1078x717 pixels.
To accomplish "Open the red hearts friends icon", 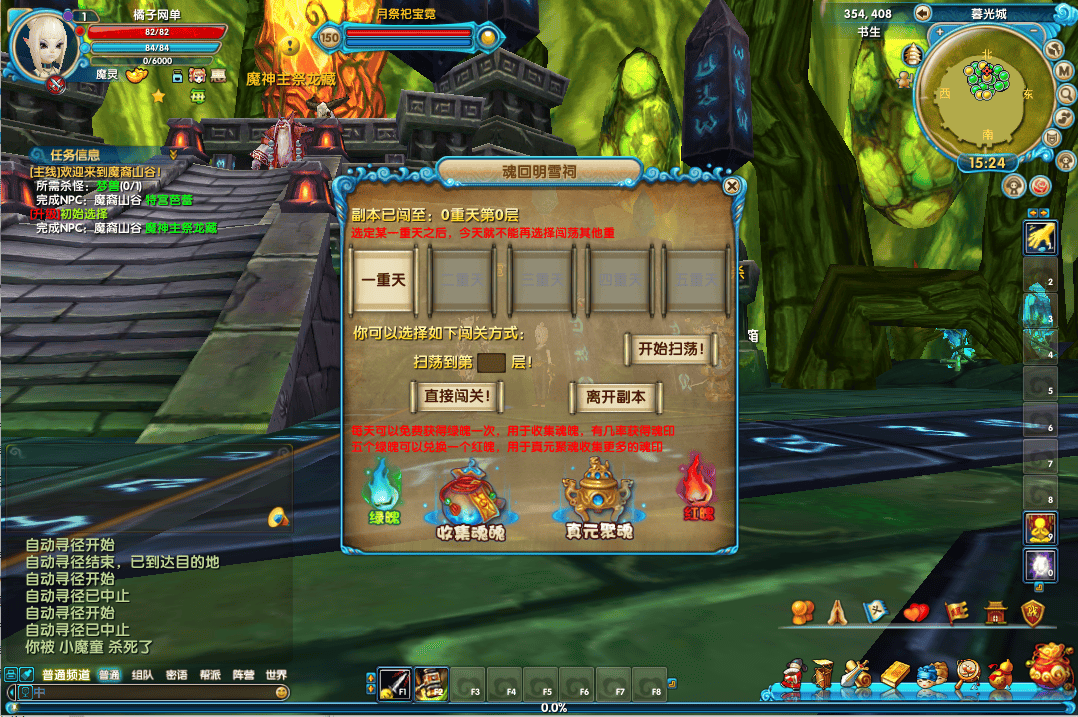I will coord(916,612).
